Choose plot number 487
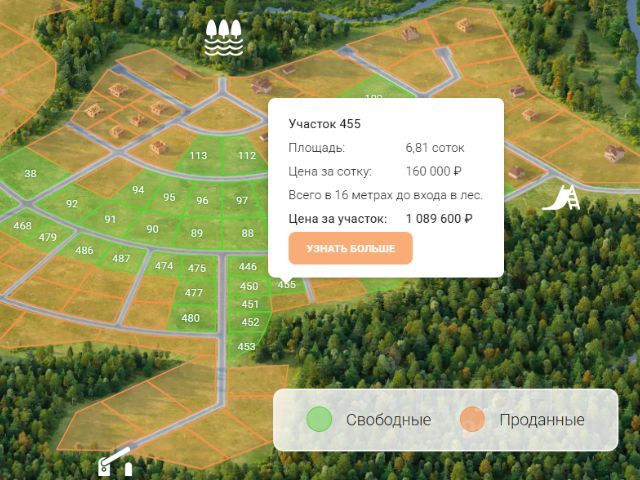Image resolution: width=640 pixels, height=480 pixels. click(x=121, y=258)
